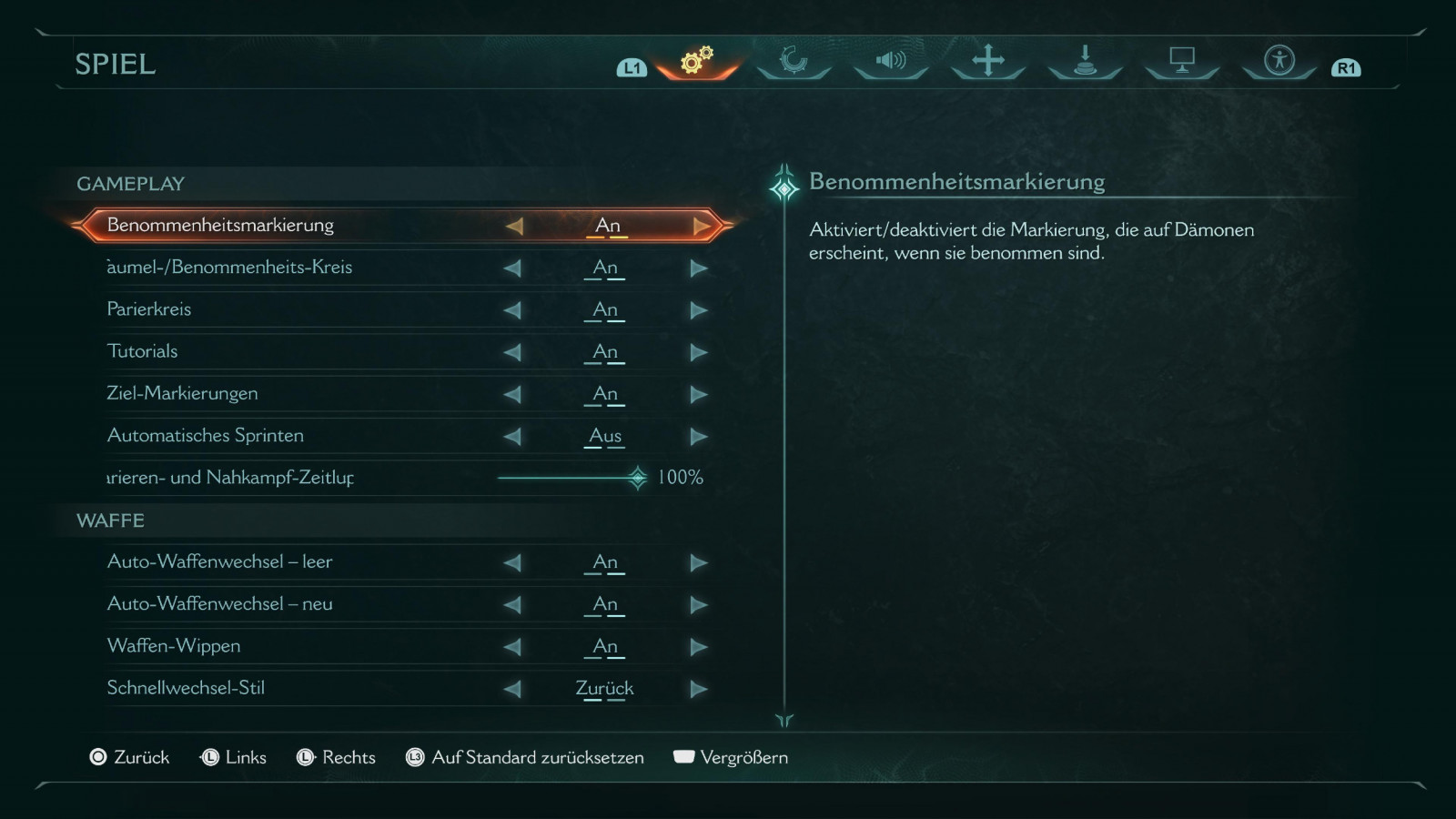Click left arrow for Benommenheits-Kreis setting
Image resolution: width=1456 pixels, height=819 pixels.
512,268
